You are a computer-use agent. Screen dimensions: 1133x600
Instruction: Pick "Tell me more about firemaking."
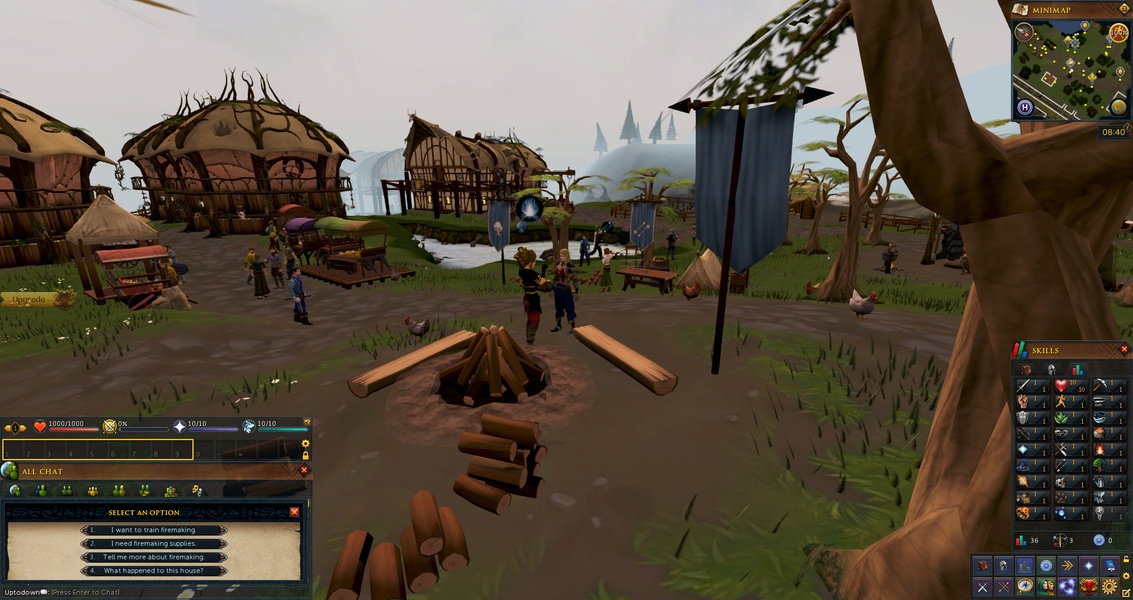[154, 557]
